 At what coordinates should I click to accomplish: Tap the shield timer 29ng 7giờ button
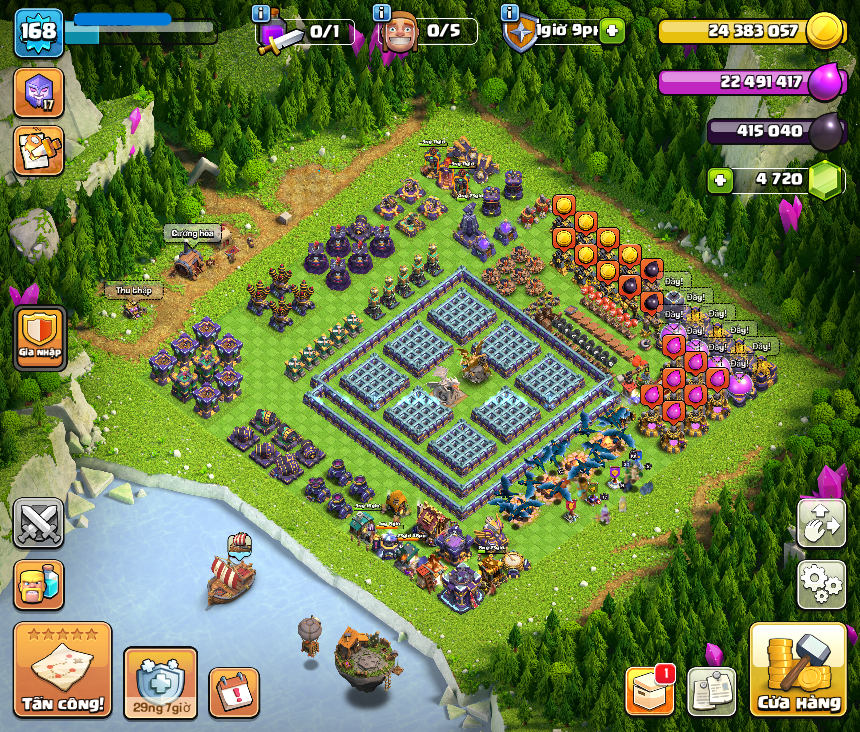(x=160, y=683)
